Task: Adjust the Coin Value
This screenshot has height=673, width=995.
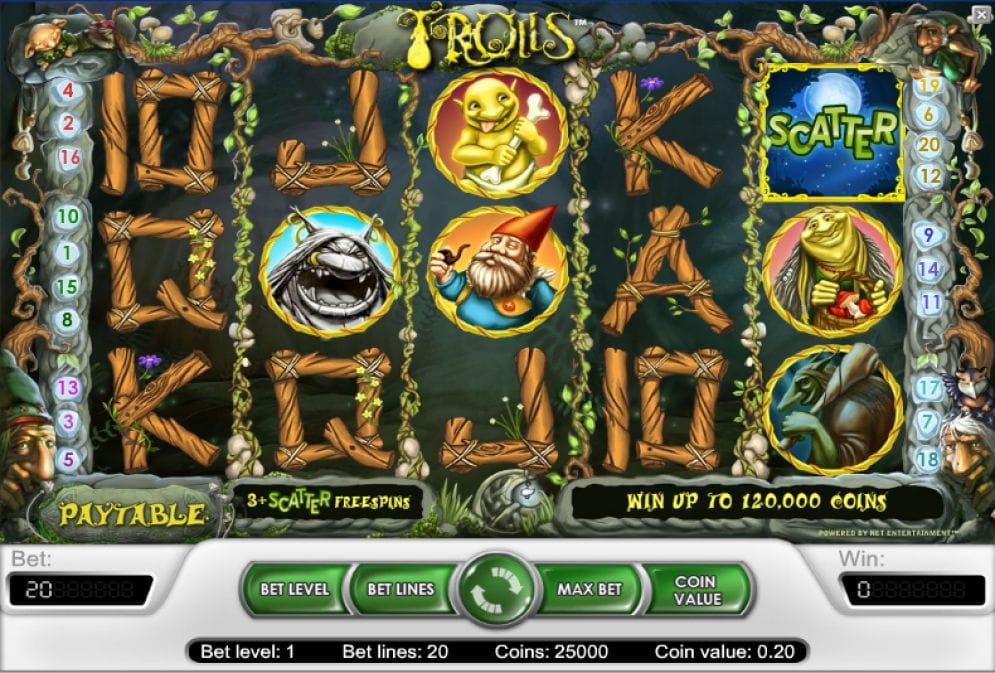Action: pos(696,589)
